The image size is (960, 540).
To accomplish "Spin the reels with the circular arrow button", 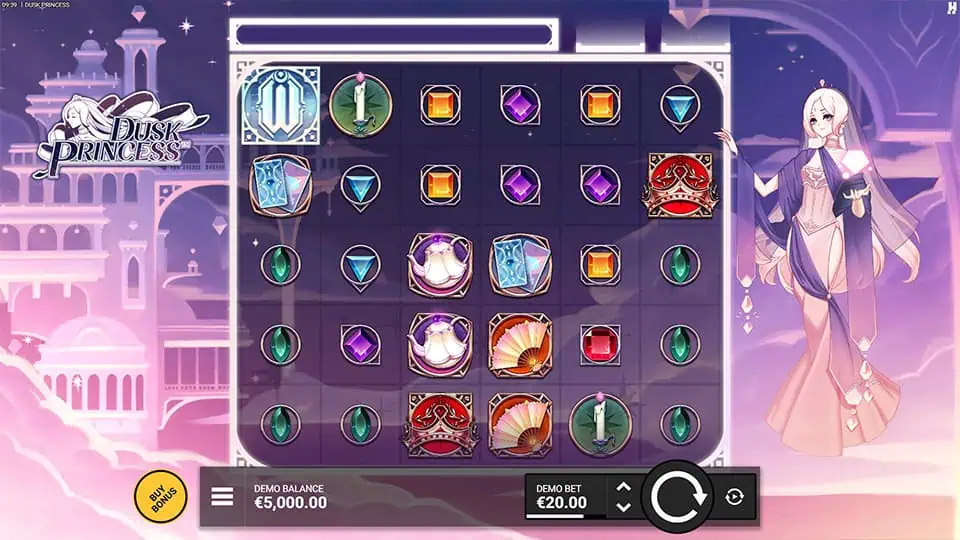I will click(676, 496).
